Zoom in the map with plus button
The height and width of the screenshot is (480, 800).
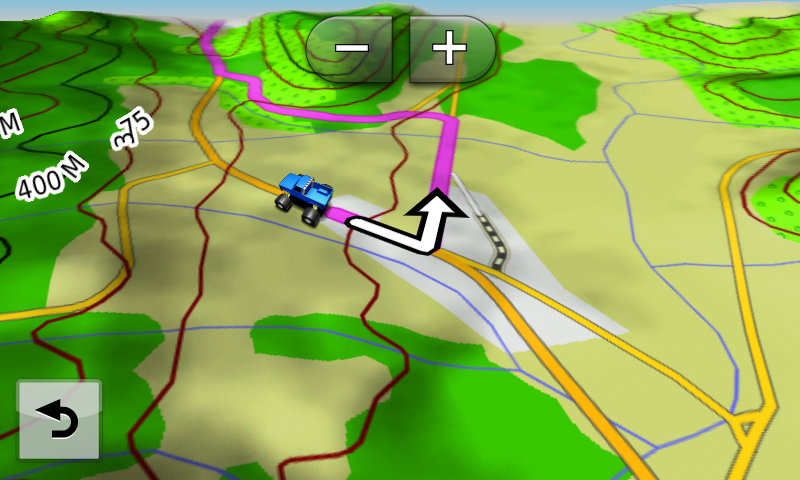tap(449, 48)
